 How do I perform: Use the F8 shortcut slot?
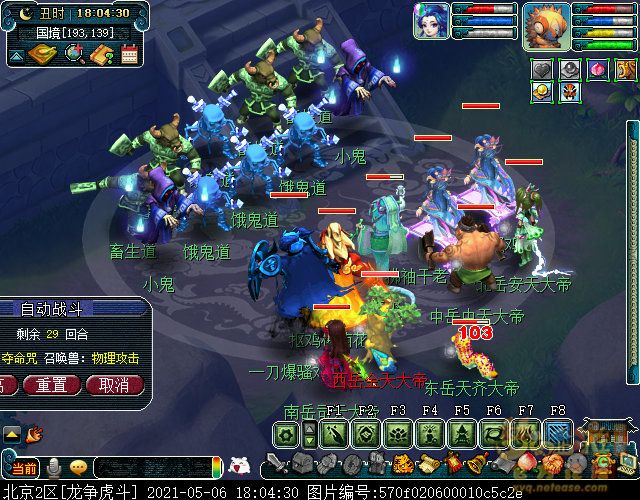(558, 433)
